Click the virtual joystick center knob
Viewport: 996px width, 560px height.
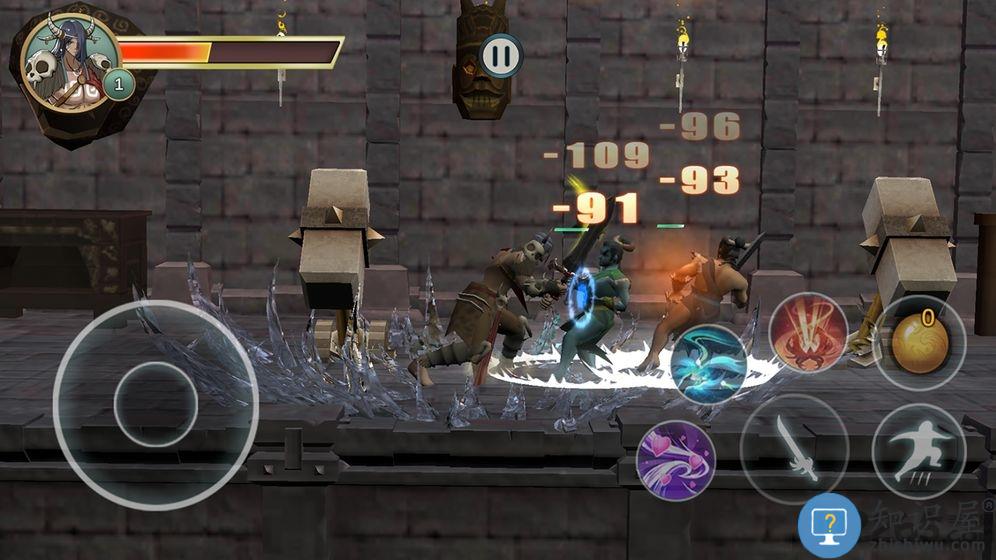[x=155, y=404]
